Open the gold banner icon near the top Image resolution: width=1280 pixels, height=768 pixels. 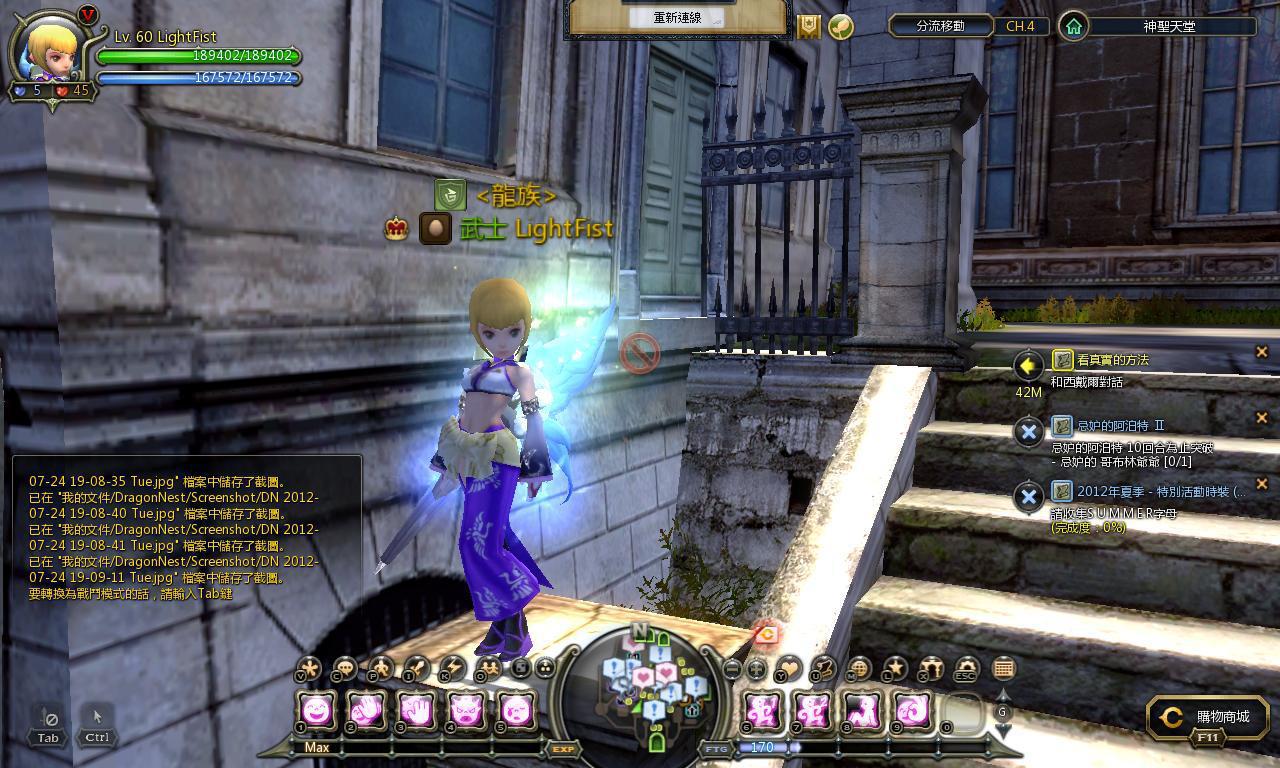(x=809, y=27)
